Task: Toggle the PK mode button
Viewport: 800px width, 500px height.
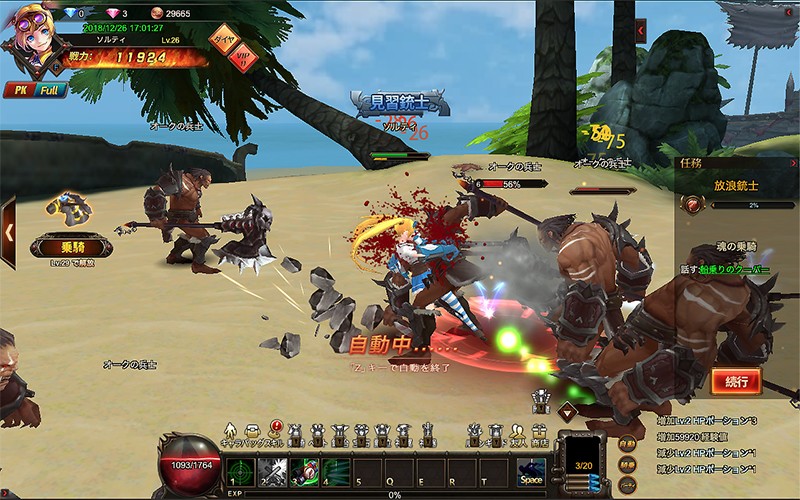Action: (18, 90)
